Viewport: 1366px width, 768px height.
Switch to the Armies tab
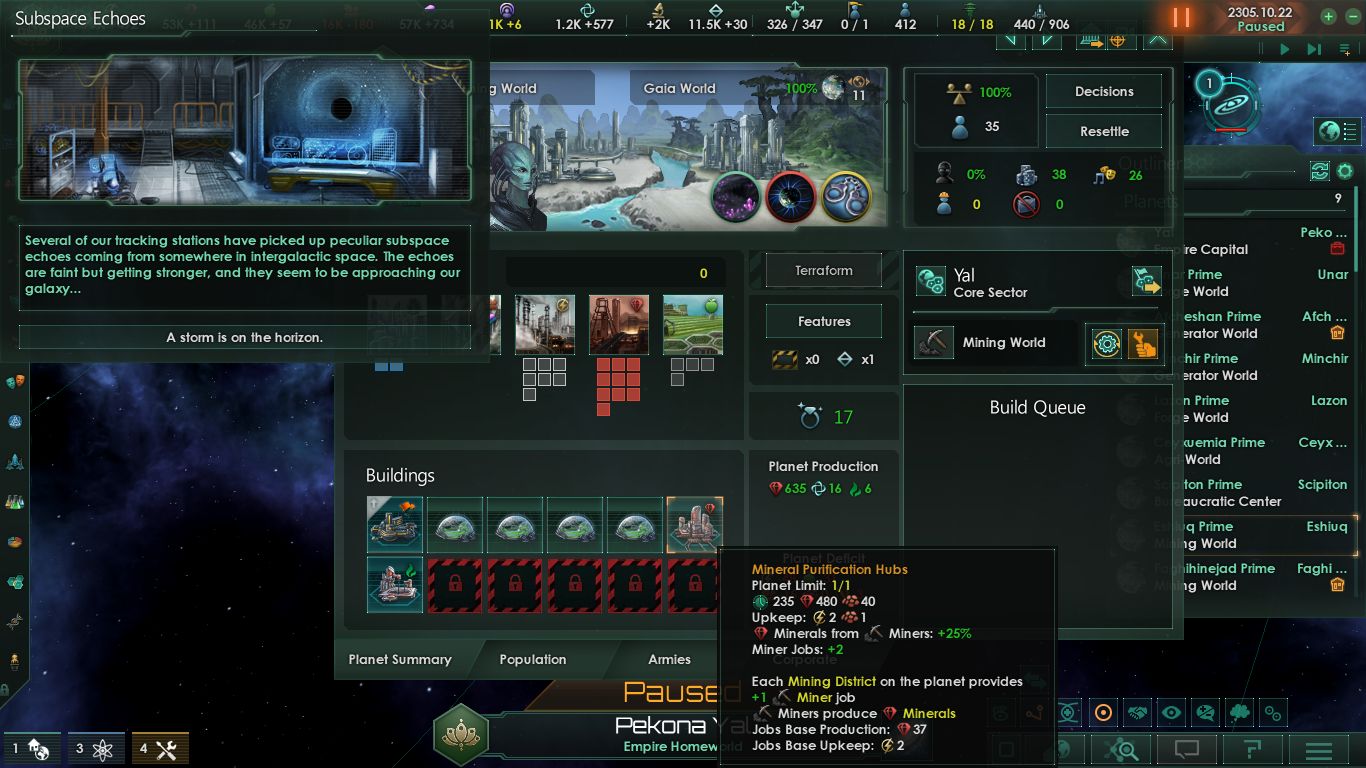click(x=668, y=659)
